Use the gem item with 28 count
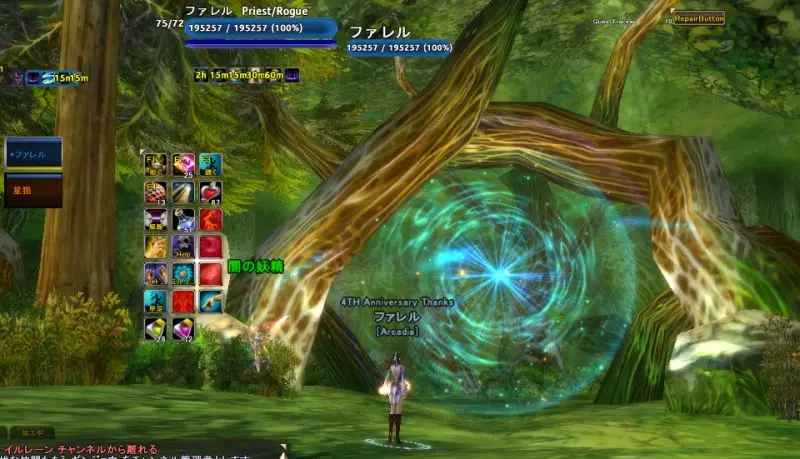 pyautogui.click(x=156, y=328)
